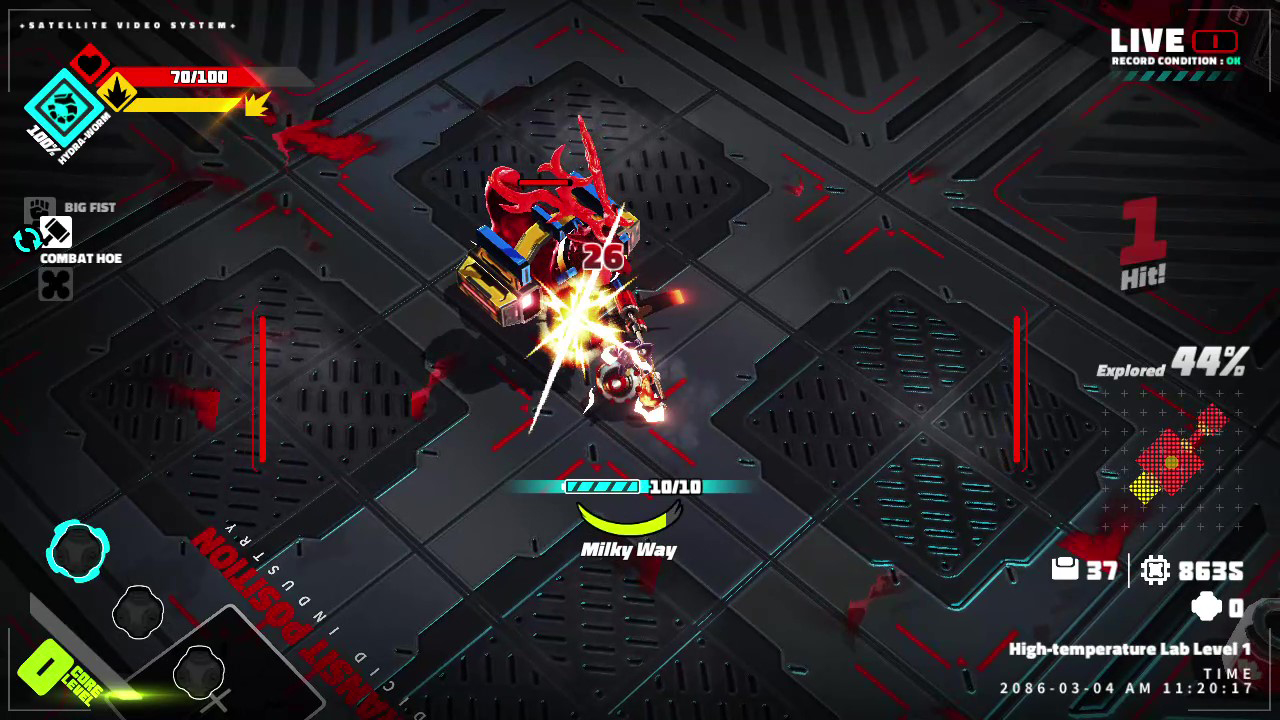Click the gear chip icon showing 8635

pyautogui.click(x=1157, y=572)
